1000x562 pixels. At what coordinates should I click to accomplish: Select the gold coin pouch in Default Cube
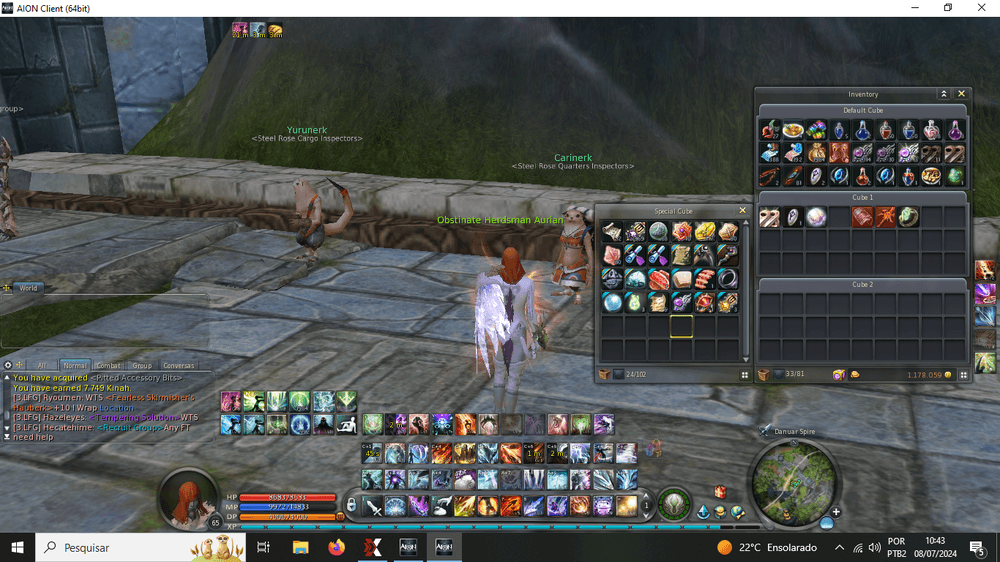pyautogui.click(x=815, y=153)
